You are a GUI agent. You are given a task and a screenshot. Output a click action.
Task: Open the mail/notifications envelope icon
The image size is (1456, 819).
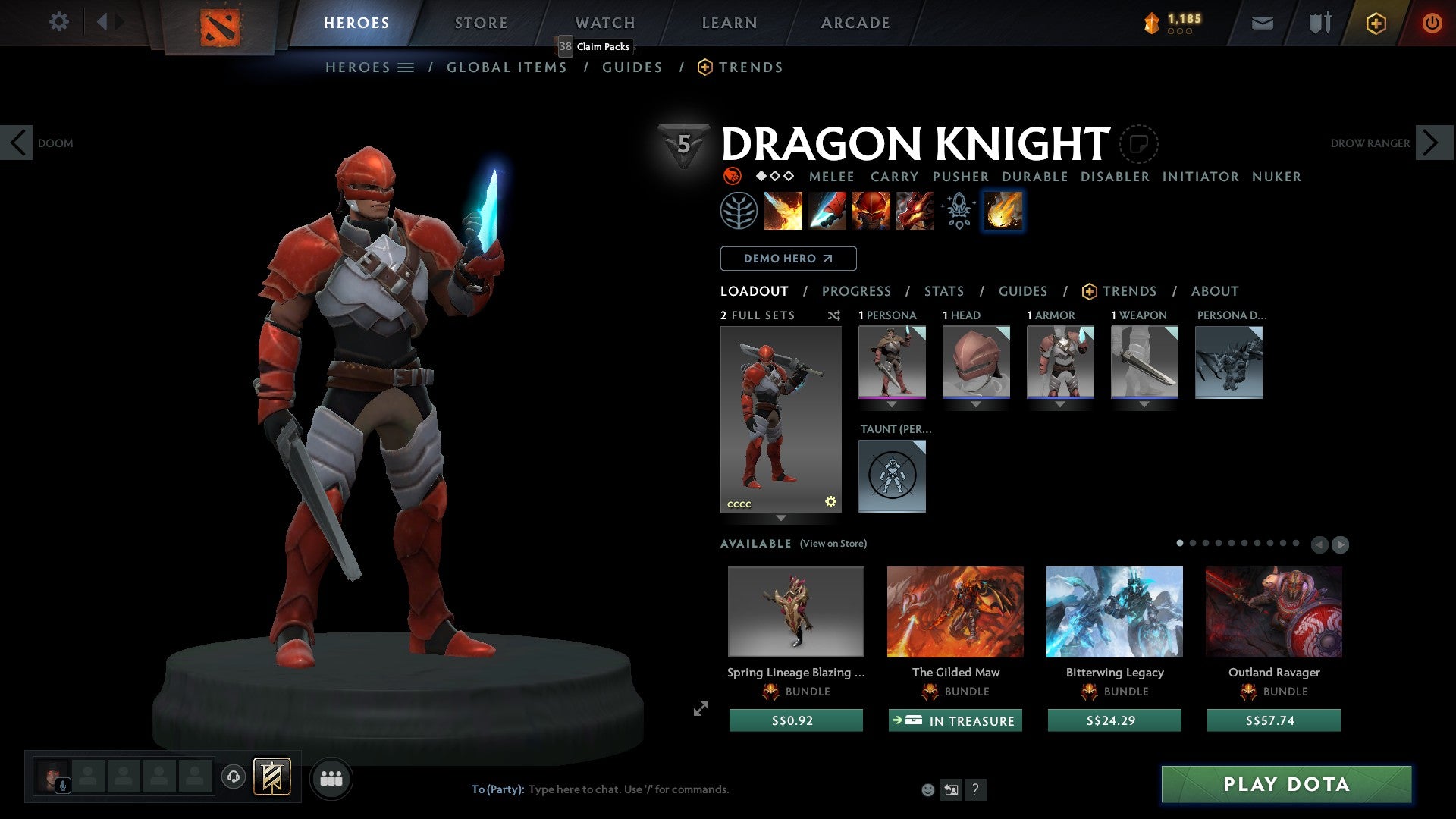pos(1262,22)
